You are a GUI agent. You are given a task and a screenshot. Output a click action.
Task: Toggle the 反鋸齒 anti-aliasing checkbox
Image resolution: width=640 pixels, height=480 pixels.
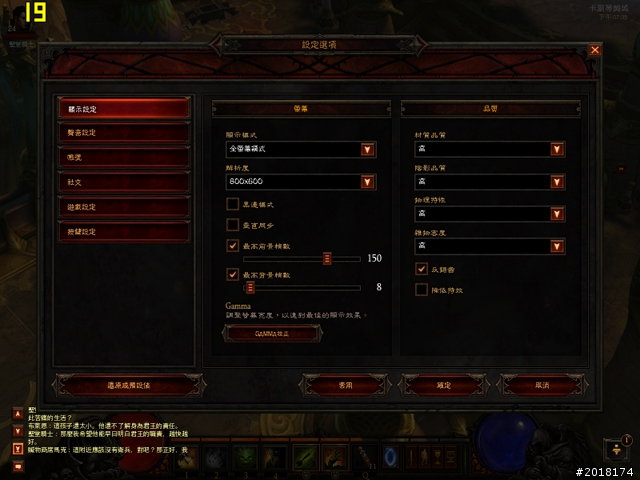pyautogui.click(x=422, y=269)
